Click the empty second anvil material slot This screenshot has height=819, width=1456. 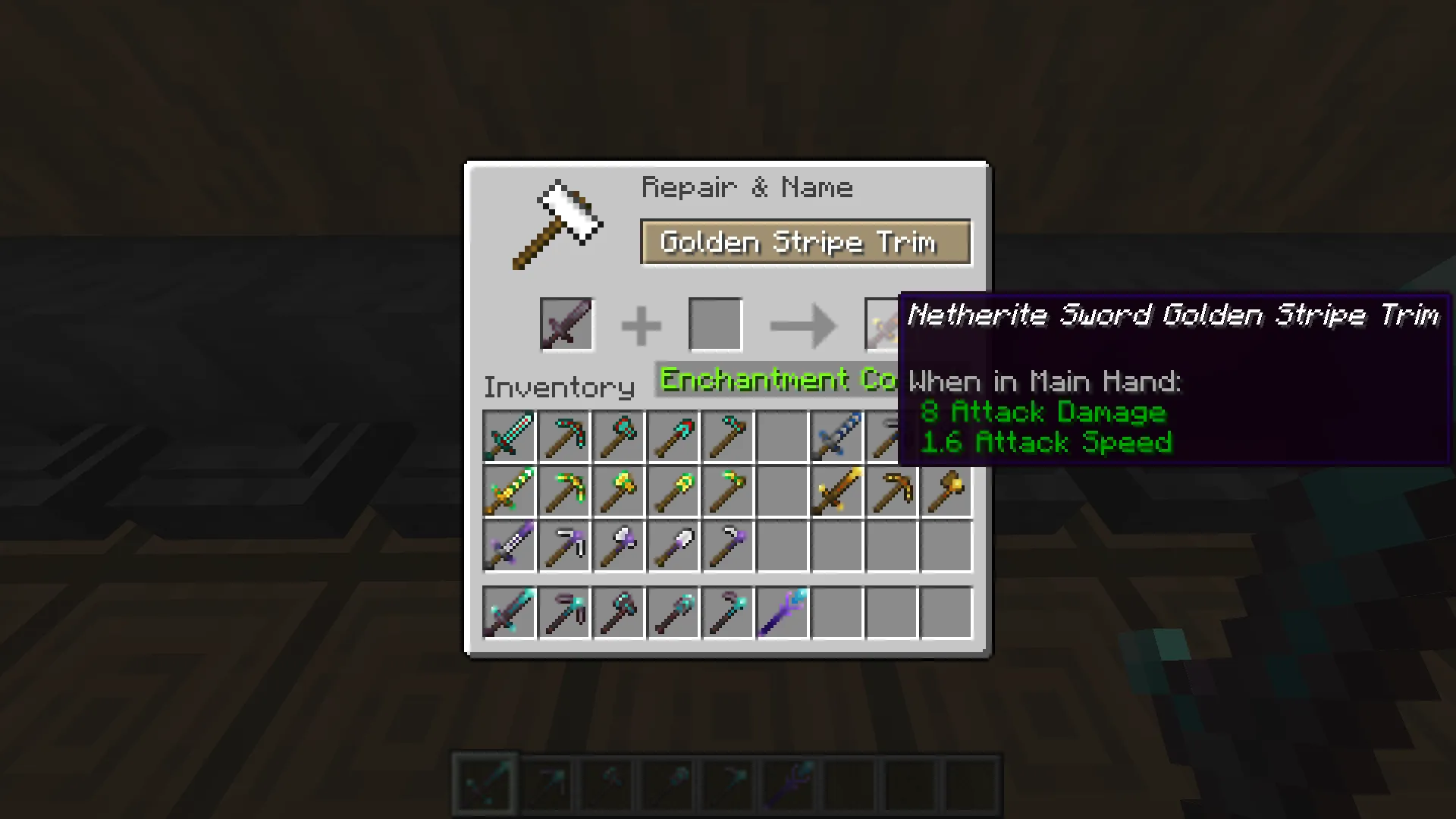click(714, 324)
